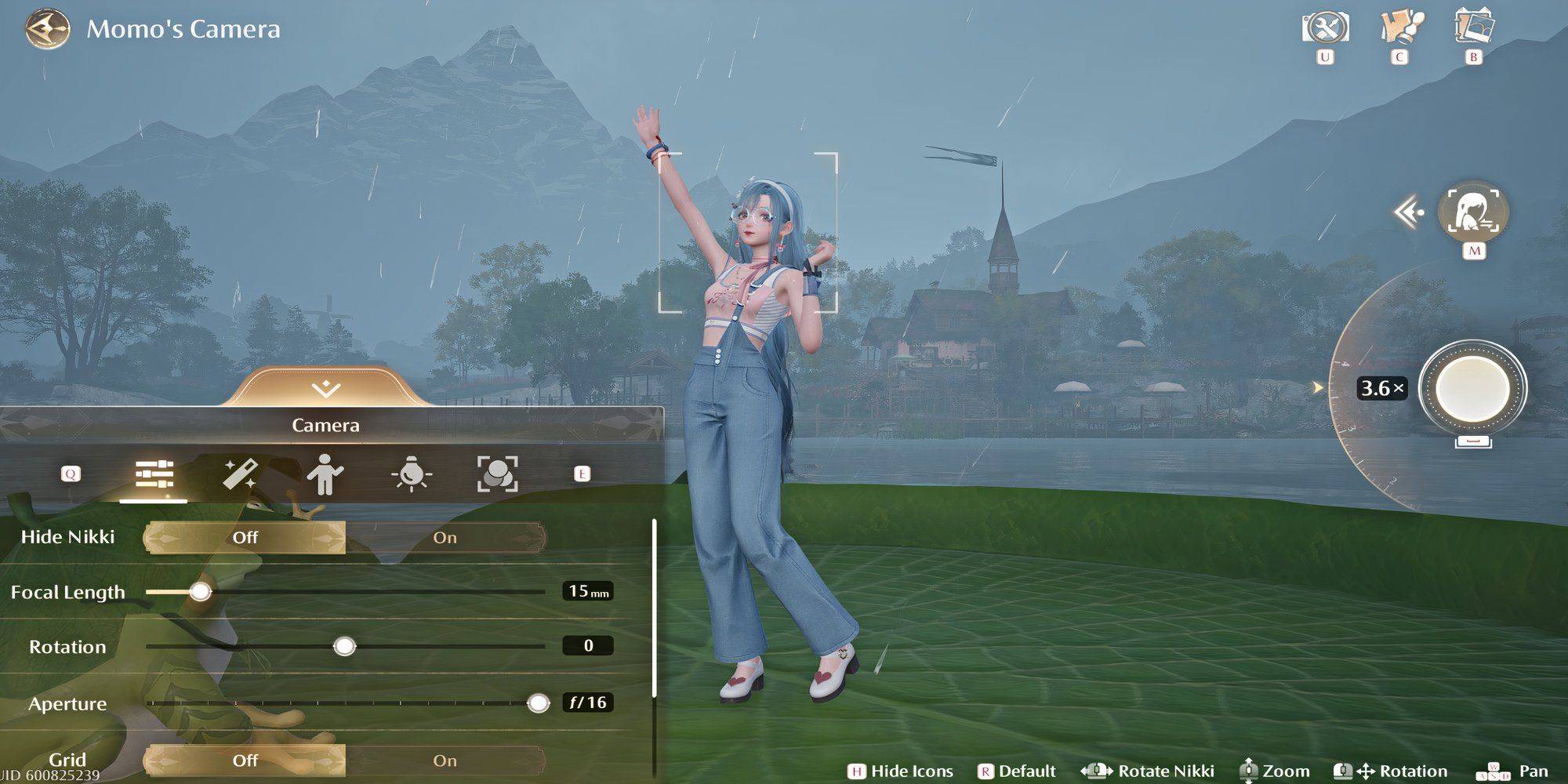Click the Rotation slider handle
The height and width of the screenshot is (784, 1568).
pyautogui.click(x=344, y=646)
